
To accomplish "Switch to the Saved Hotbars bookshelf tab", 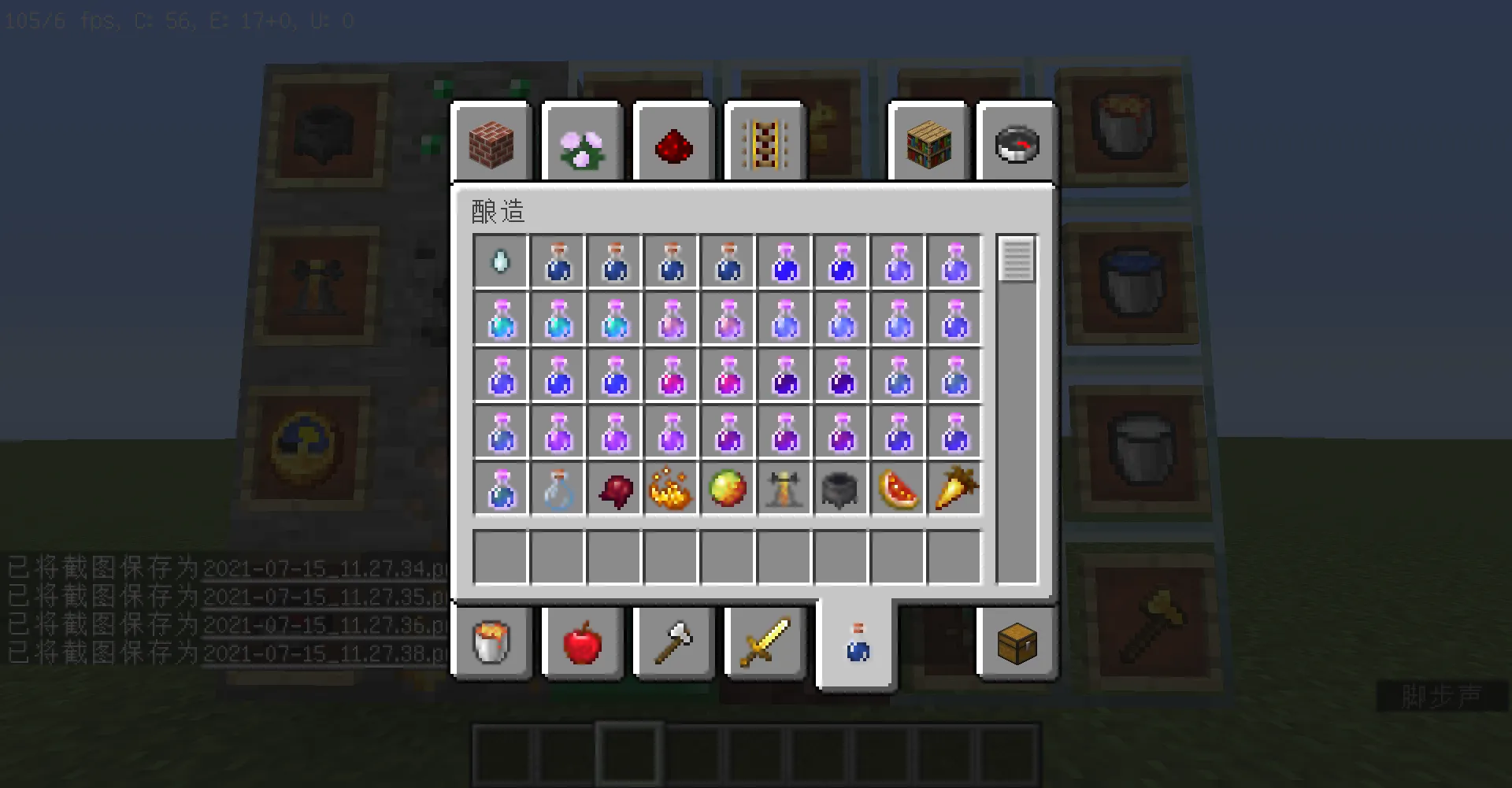I will point(928,142).
